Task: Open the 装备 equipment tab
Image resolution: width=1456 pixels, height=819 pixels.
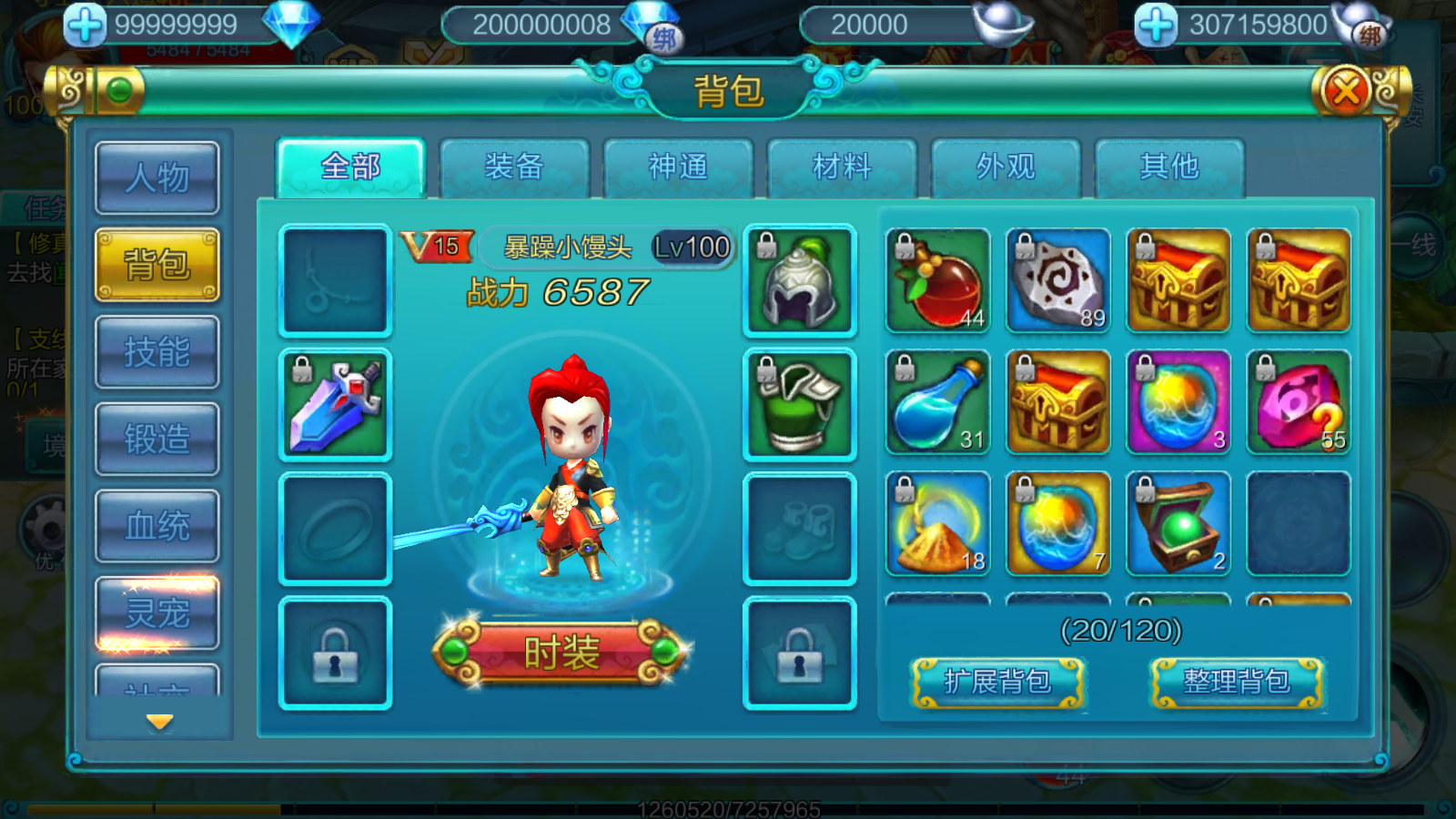Action: pos(514,167)
